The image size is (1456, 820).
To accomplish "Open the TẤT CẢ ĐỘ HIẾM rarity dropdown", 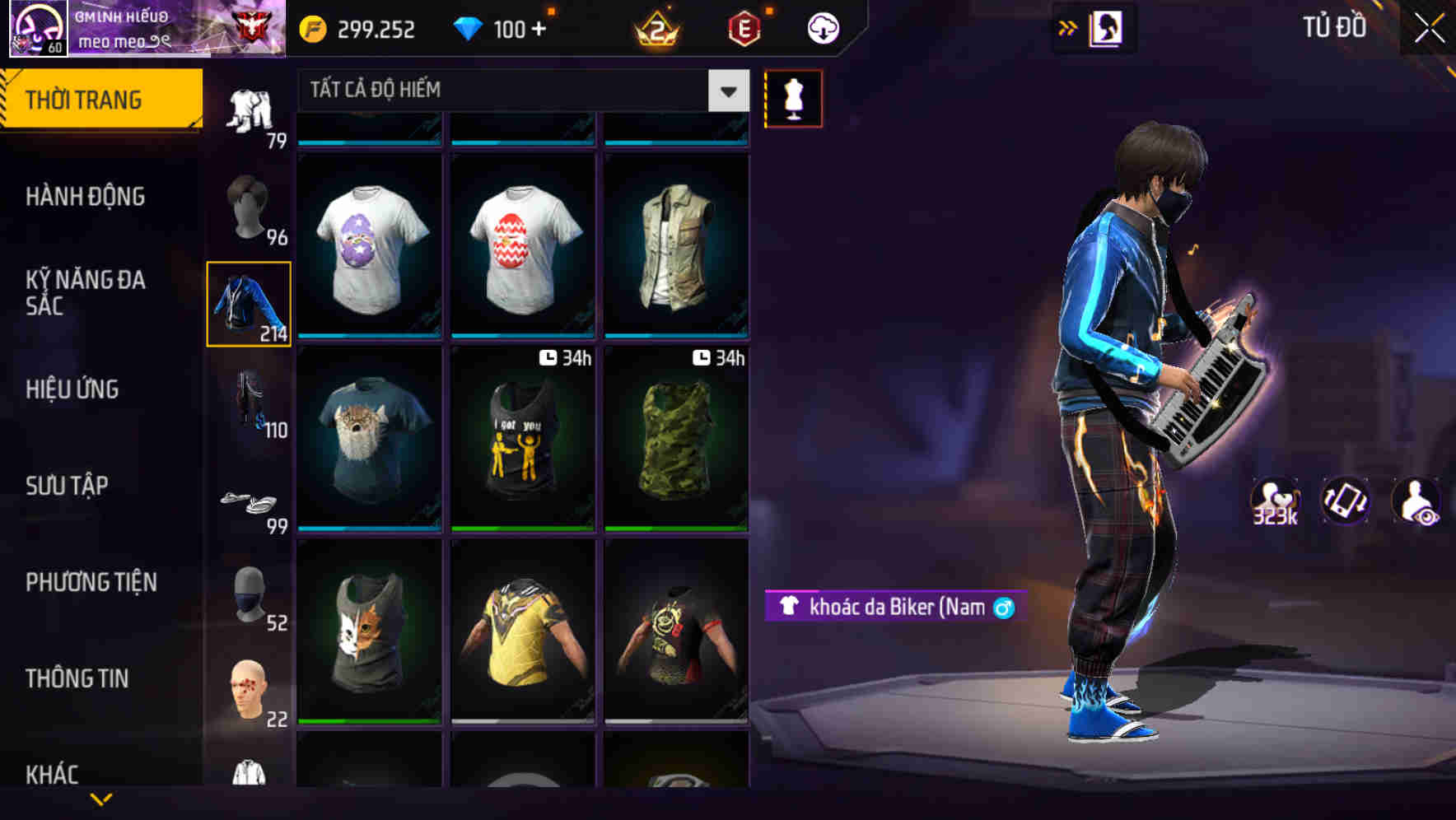I will [x=519, y=91].
